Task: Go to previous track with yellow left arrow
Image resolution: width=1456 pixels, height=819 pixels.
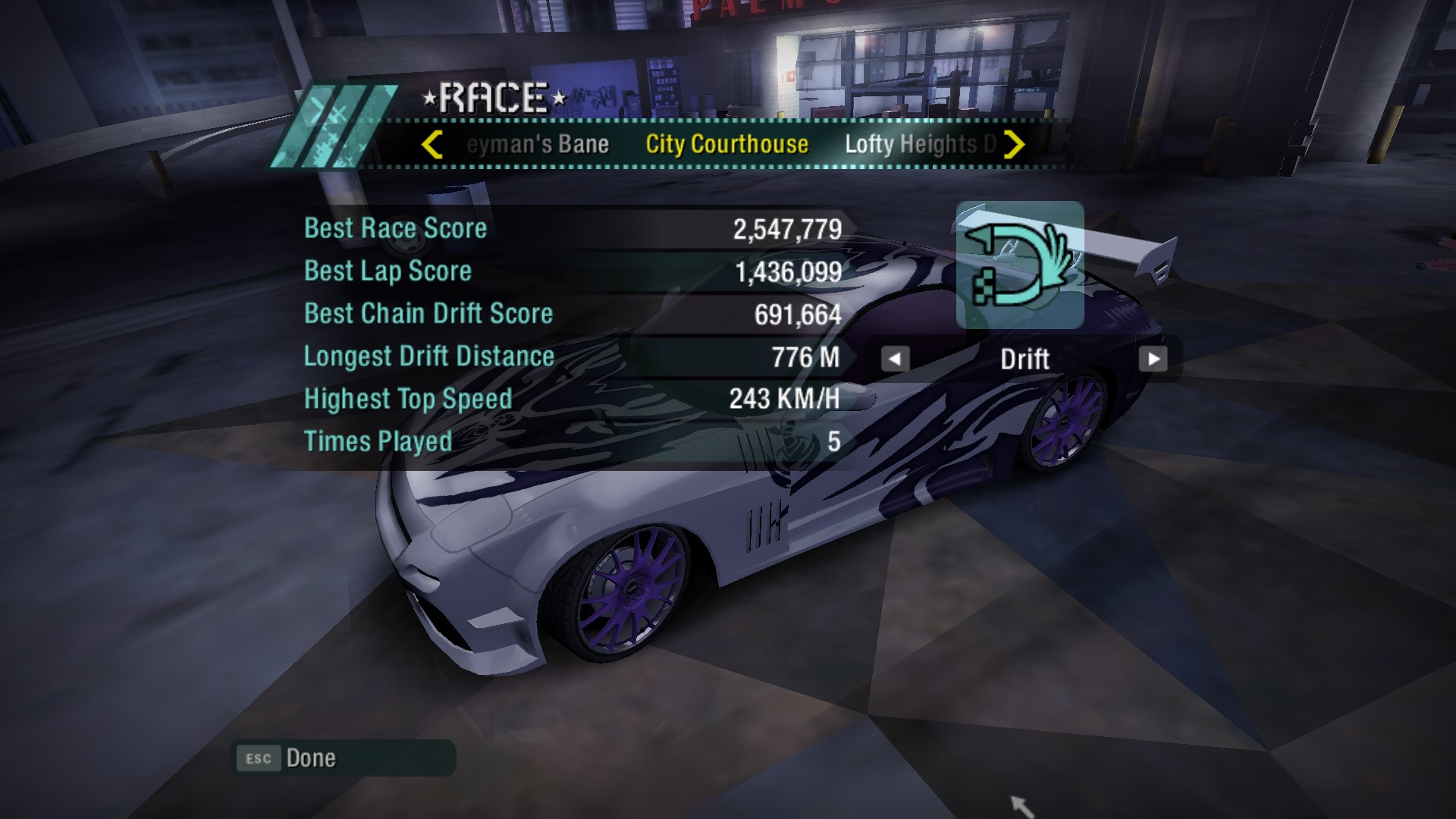Action: coord(432,144)
